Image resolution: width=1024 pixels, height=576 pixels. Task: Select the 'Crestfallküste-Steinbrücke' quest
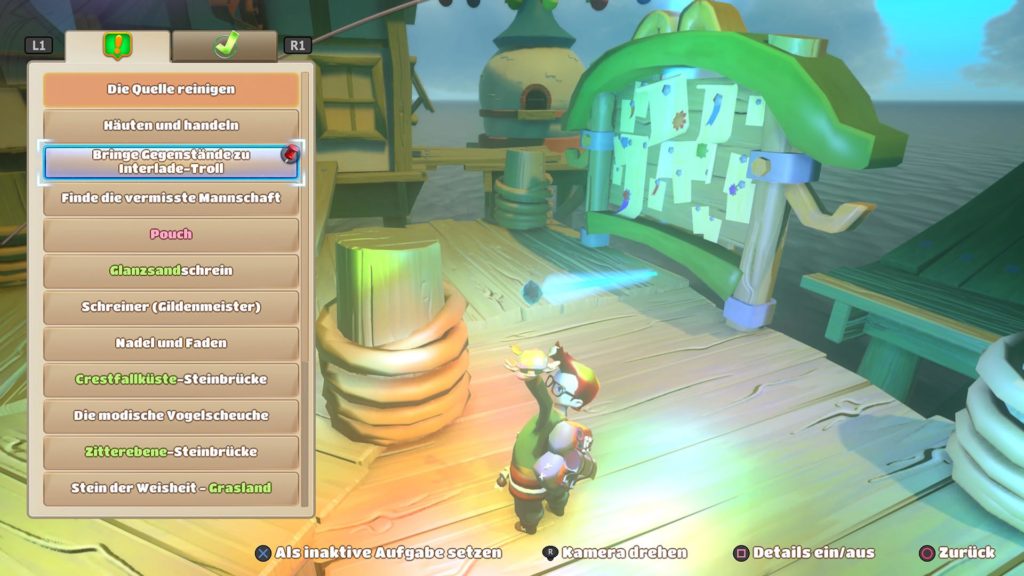coord(171,379)
